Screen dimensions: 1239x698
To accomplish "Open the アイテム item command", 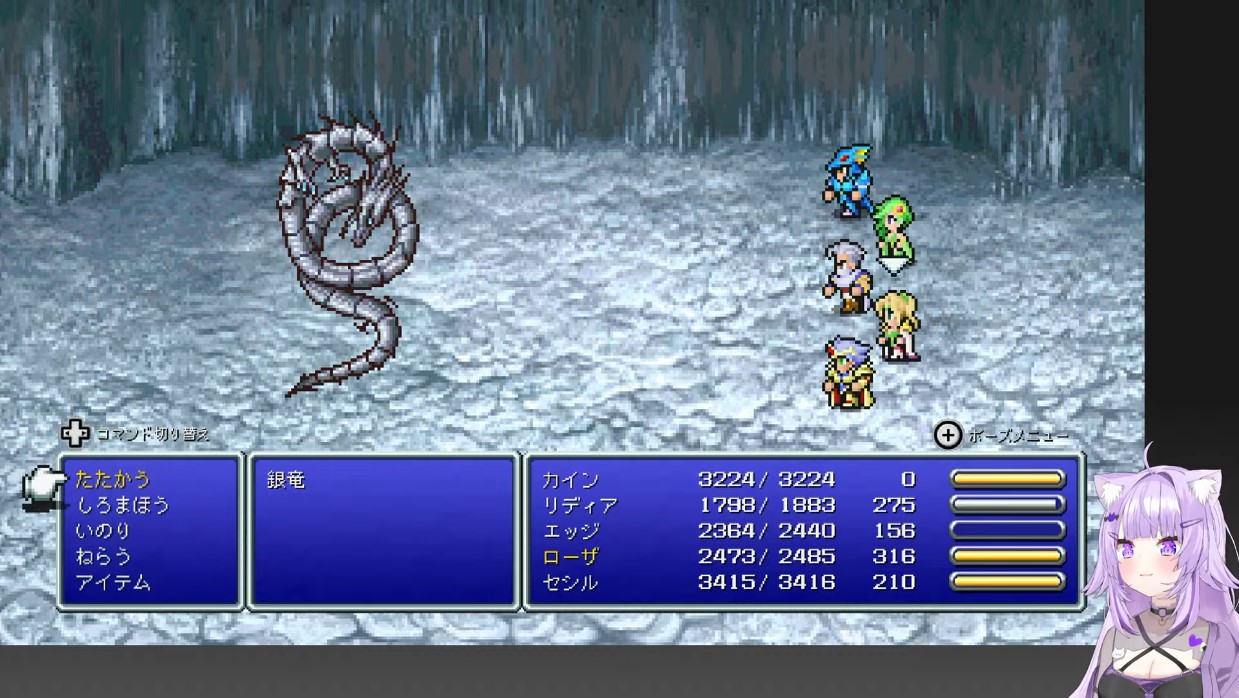I will 113,582.
